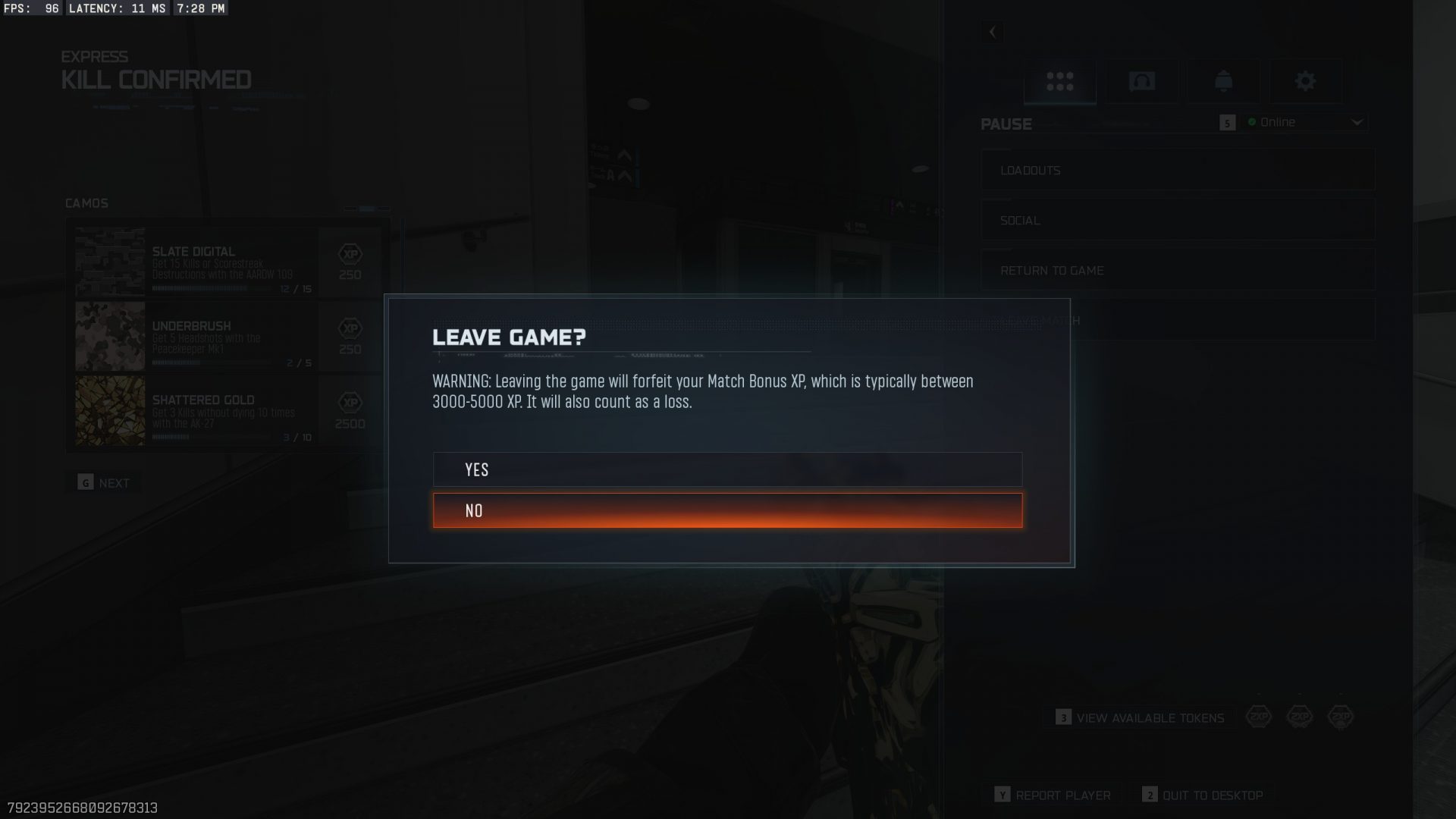Cycle camos with the G NEXT control
The height and width of the screenshot is (819, 1456).
coord(104,482)
